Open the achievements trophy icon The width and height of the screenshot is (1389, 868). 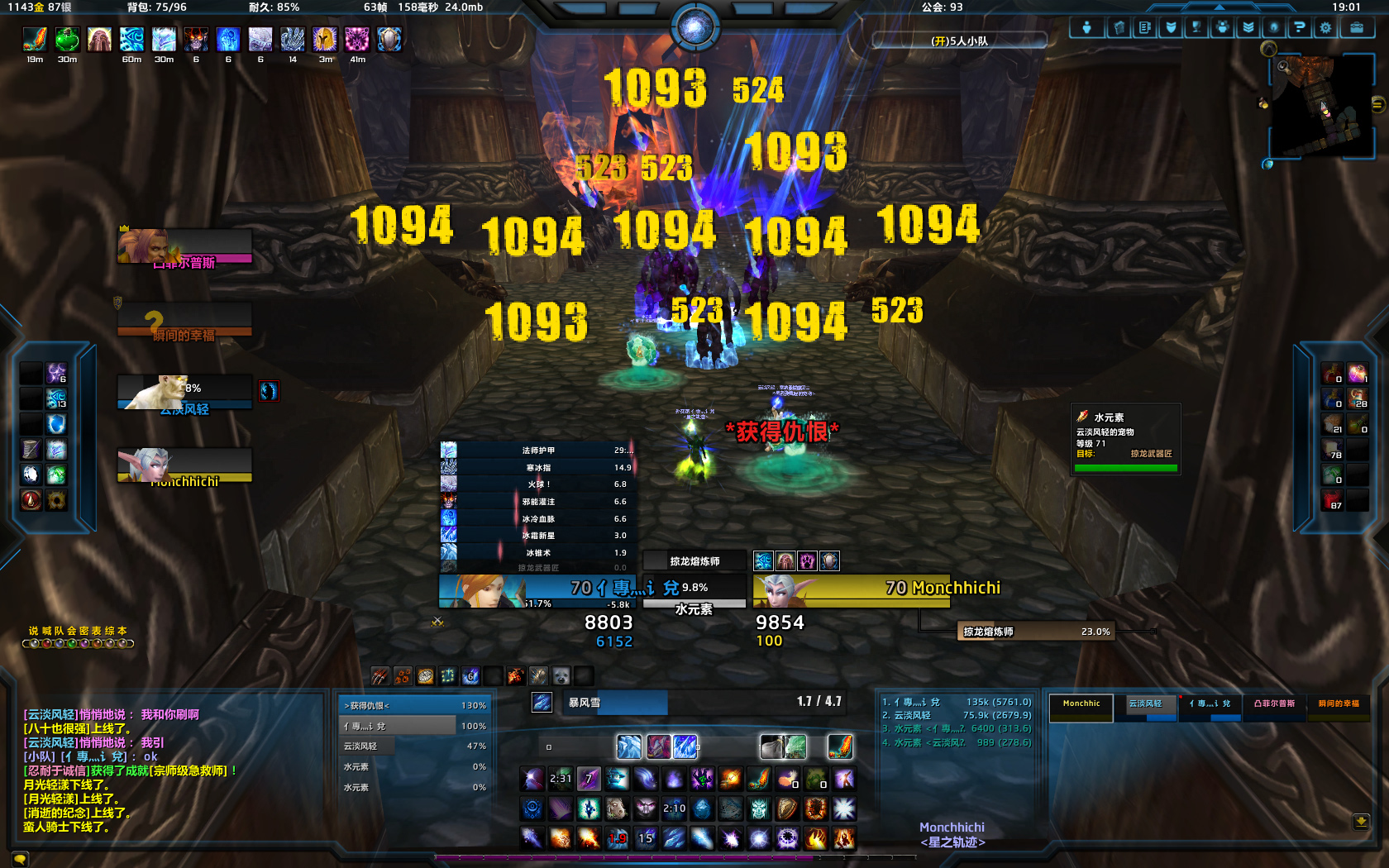(1196, 27)
